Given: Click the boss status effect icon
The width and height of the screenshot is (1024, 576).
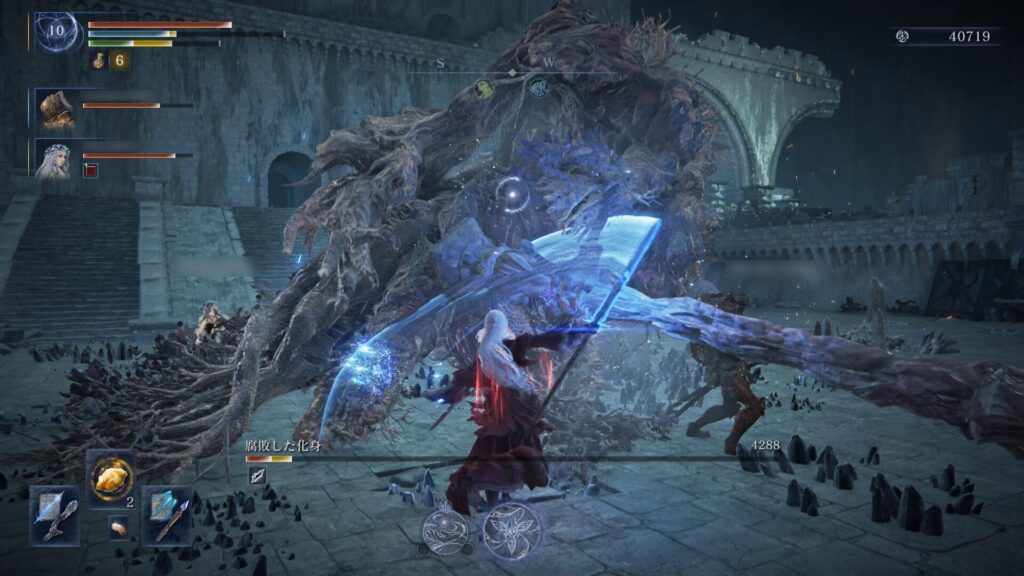Looking at the screenshot, I should pos(256,476).
